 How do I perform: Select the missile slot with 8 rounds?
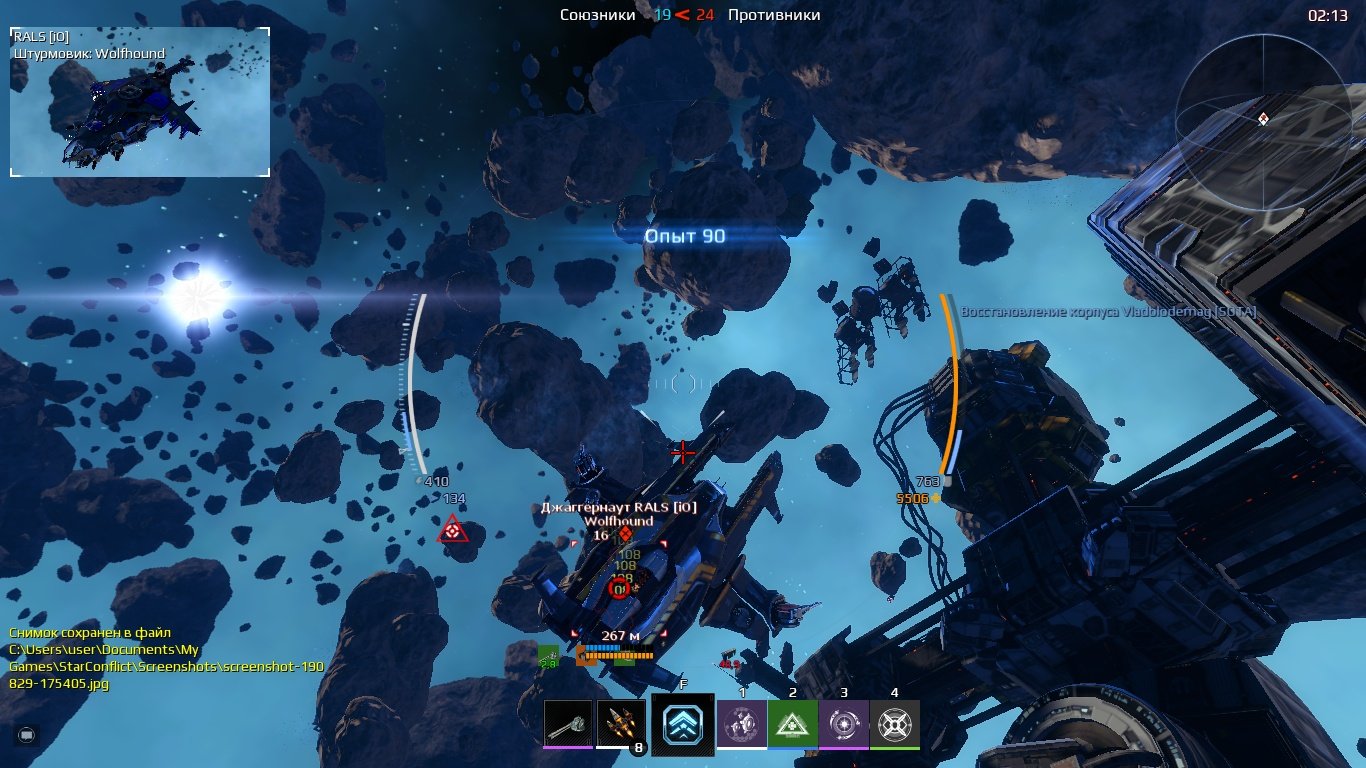(x=621, y=723)
